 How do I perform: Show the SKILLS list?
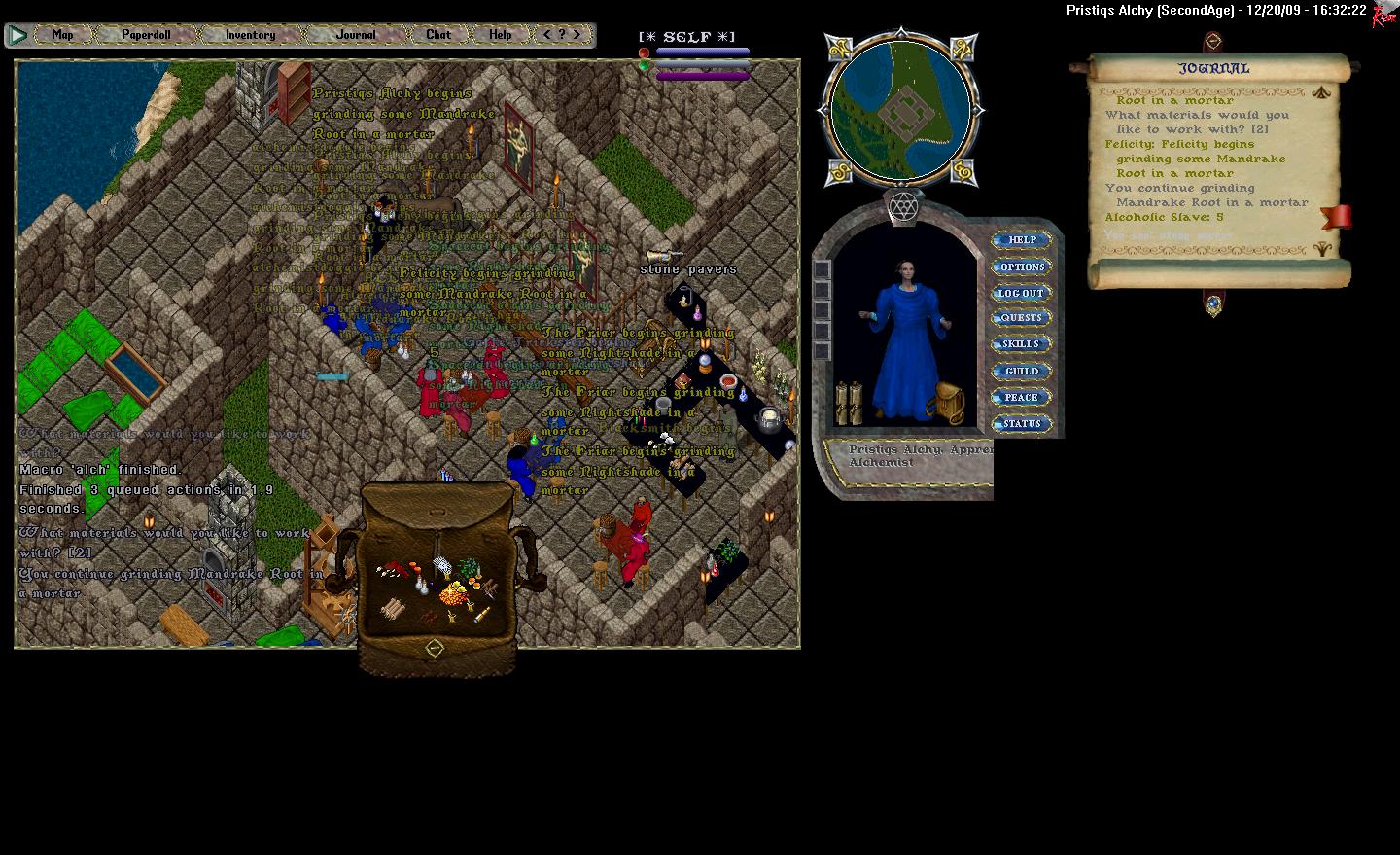pyautogui.click(x=1022, y=344)
